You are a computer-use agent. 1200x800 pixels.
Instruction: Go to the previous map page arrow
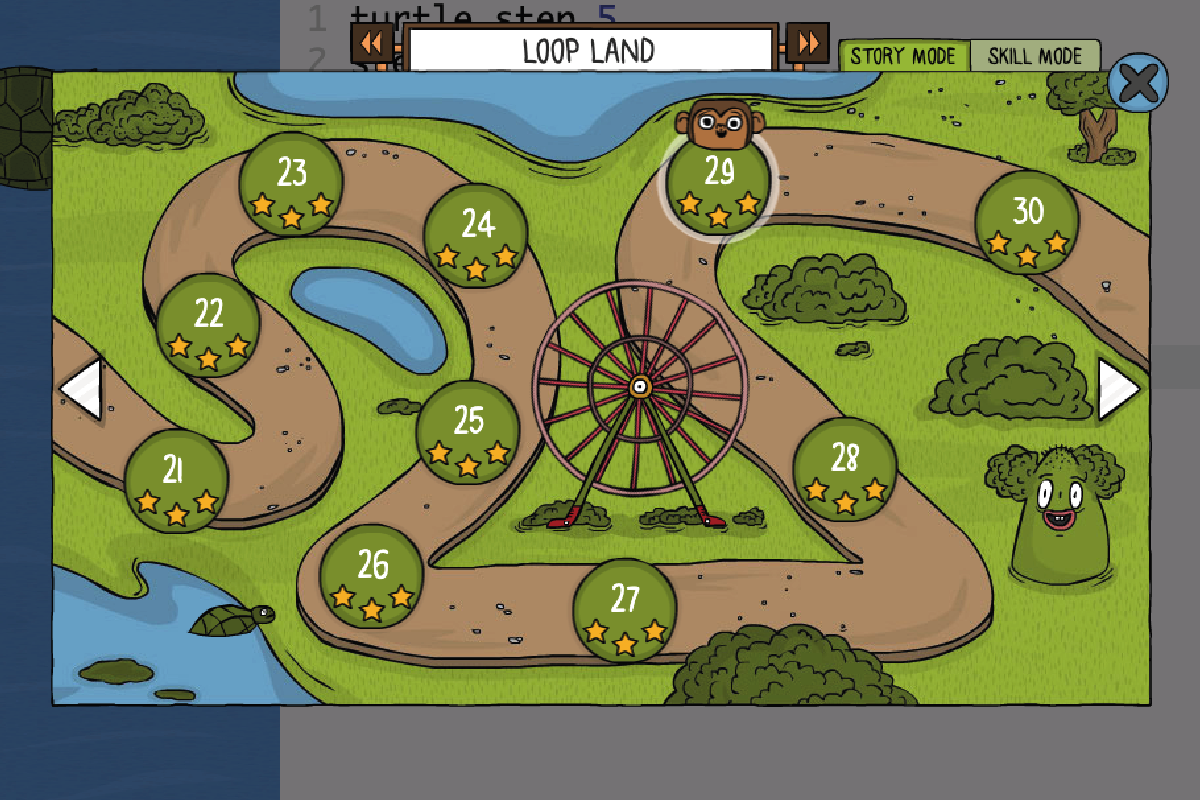[81, 389]
